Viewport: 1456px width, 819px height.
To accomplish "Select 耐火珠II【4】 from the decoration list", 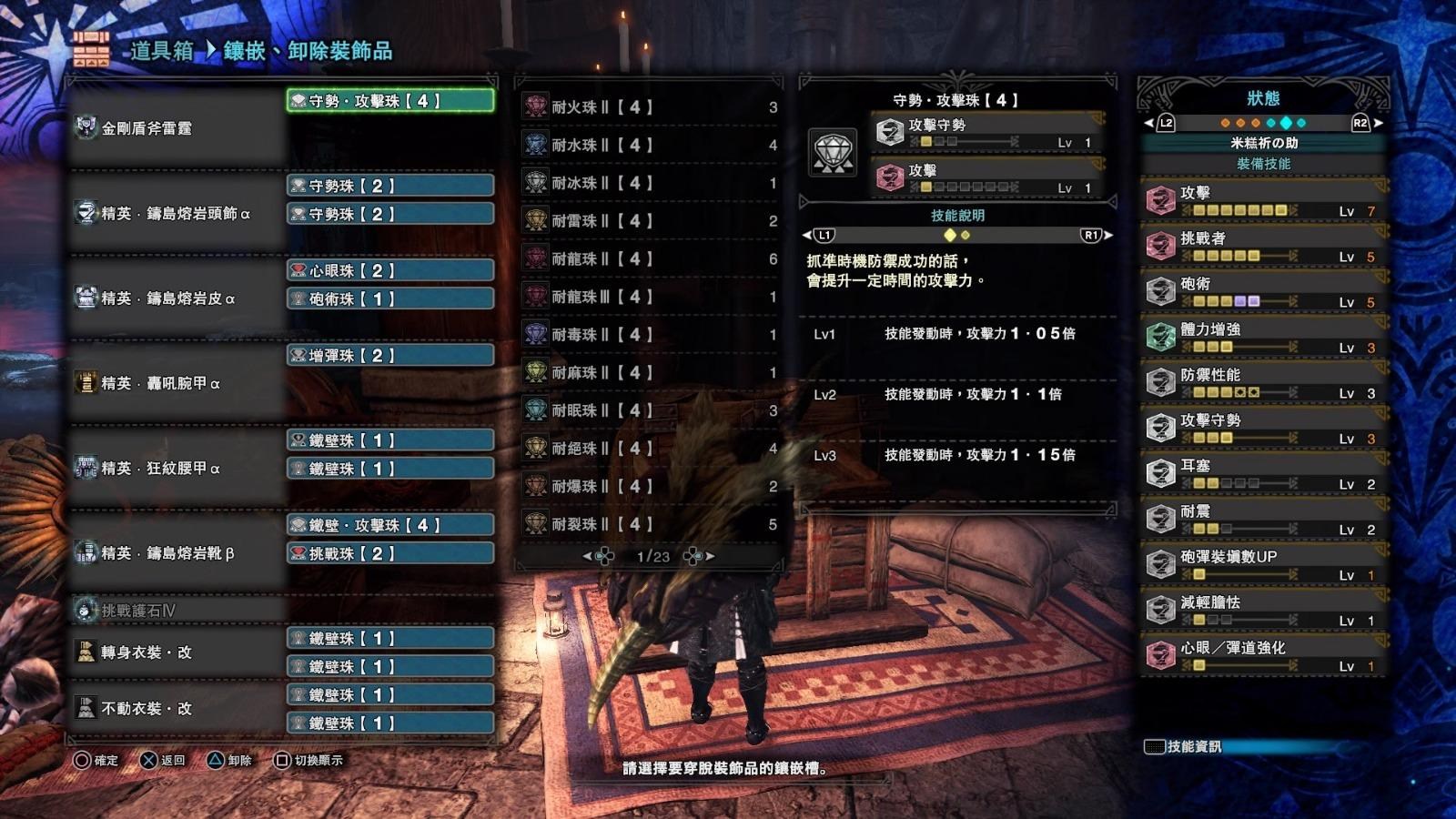I will pyautogui.click(x=650, y=106).
